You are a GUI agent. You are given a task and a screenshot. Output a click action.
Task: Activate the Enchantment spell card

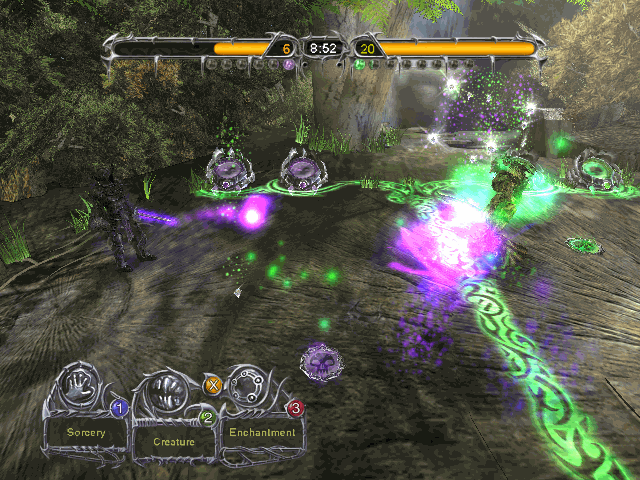tap(262, 433)
